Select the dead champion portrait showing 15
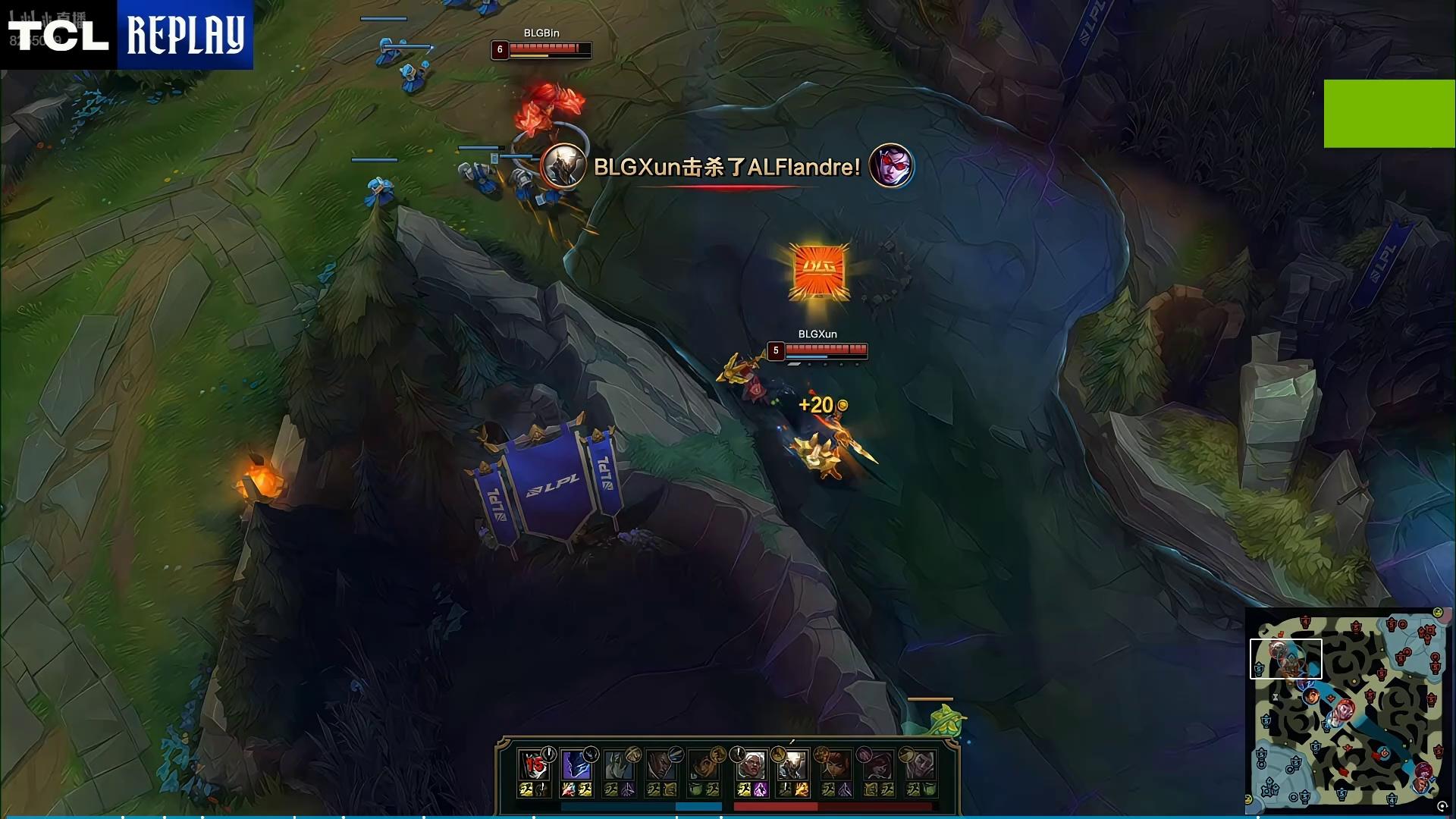 tap(534, 765)
